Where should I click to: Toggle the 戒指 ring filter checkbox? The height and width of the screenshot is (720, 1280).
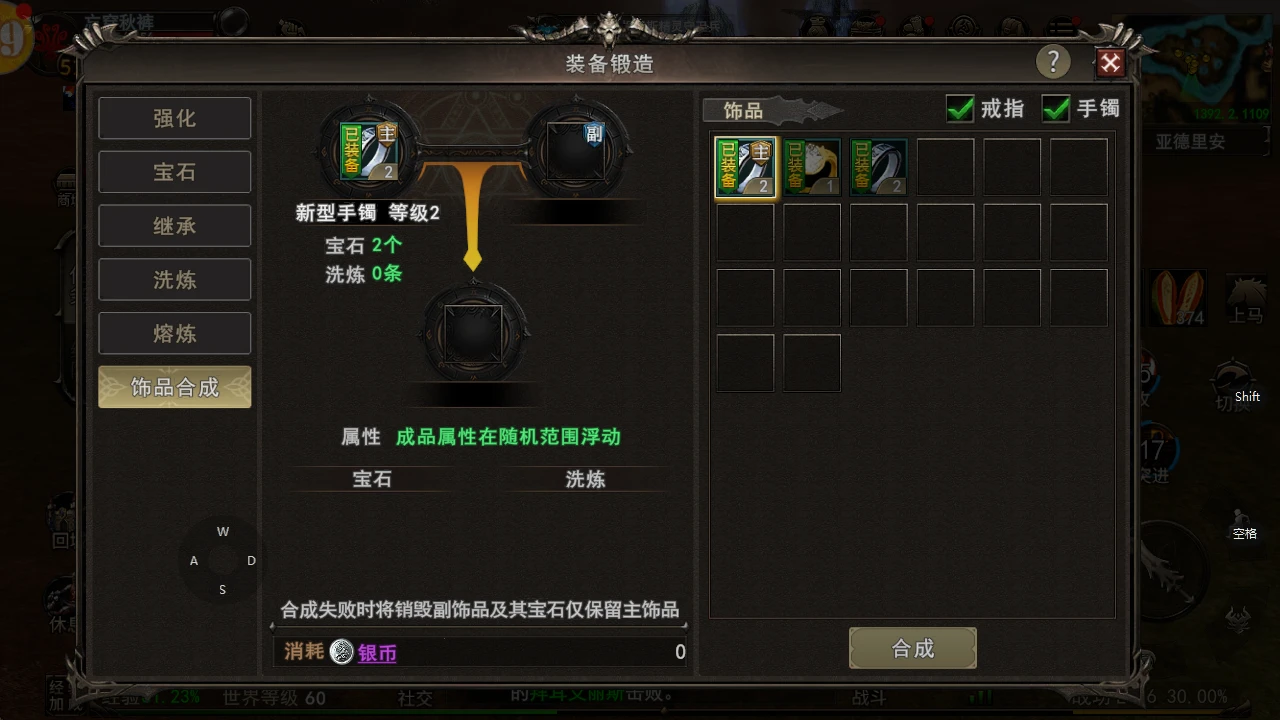point(960,108)
